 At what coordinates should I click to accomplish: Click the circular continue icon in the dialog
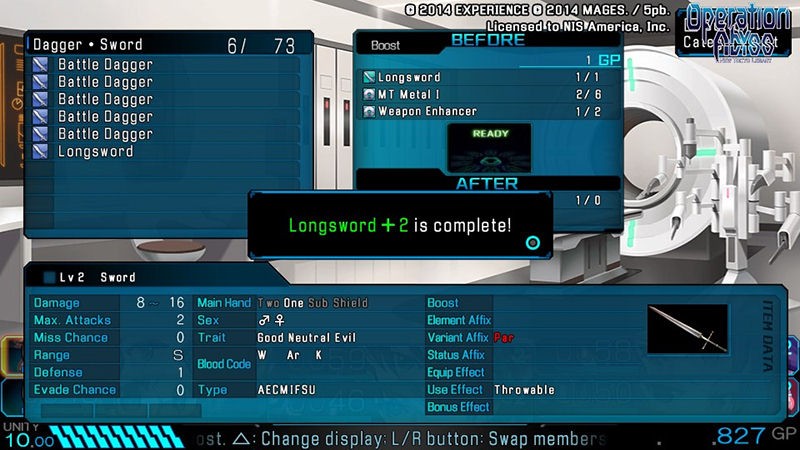coord(533,242)
